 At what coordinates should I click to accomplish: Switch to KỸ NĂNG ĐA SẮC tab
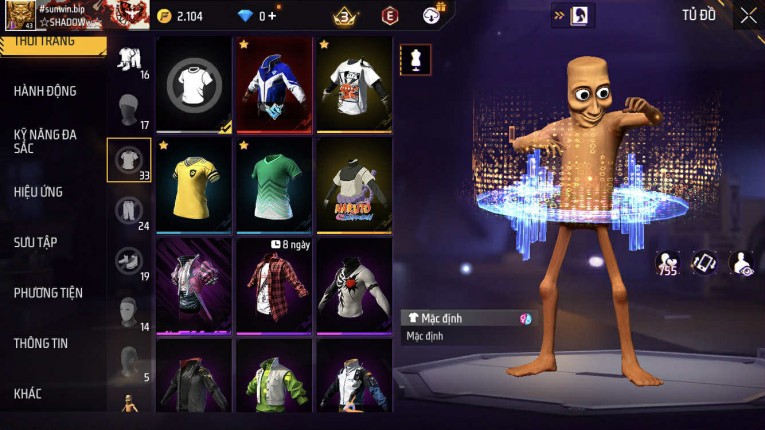click(45, 141)
